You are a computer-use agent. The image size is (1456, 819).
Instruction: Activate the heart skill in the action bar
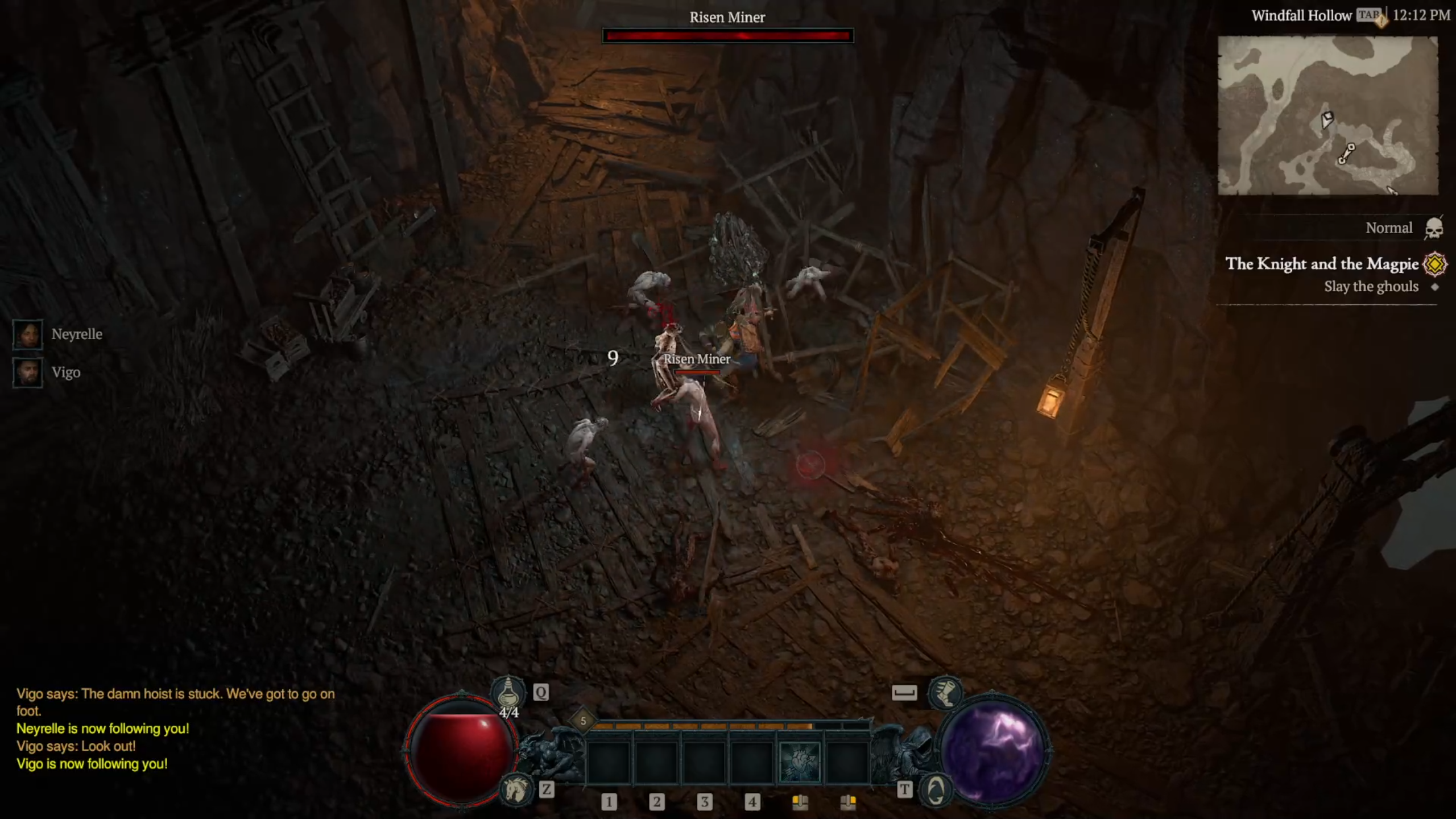(x=799, y=762)
